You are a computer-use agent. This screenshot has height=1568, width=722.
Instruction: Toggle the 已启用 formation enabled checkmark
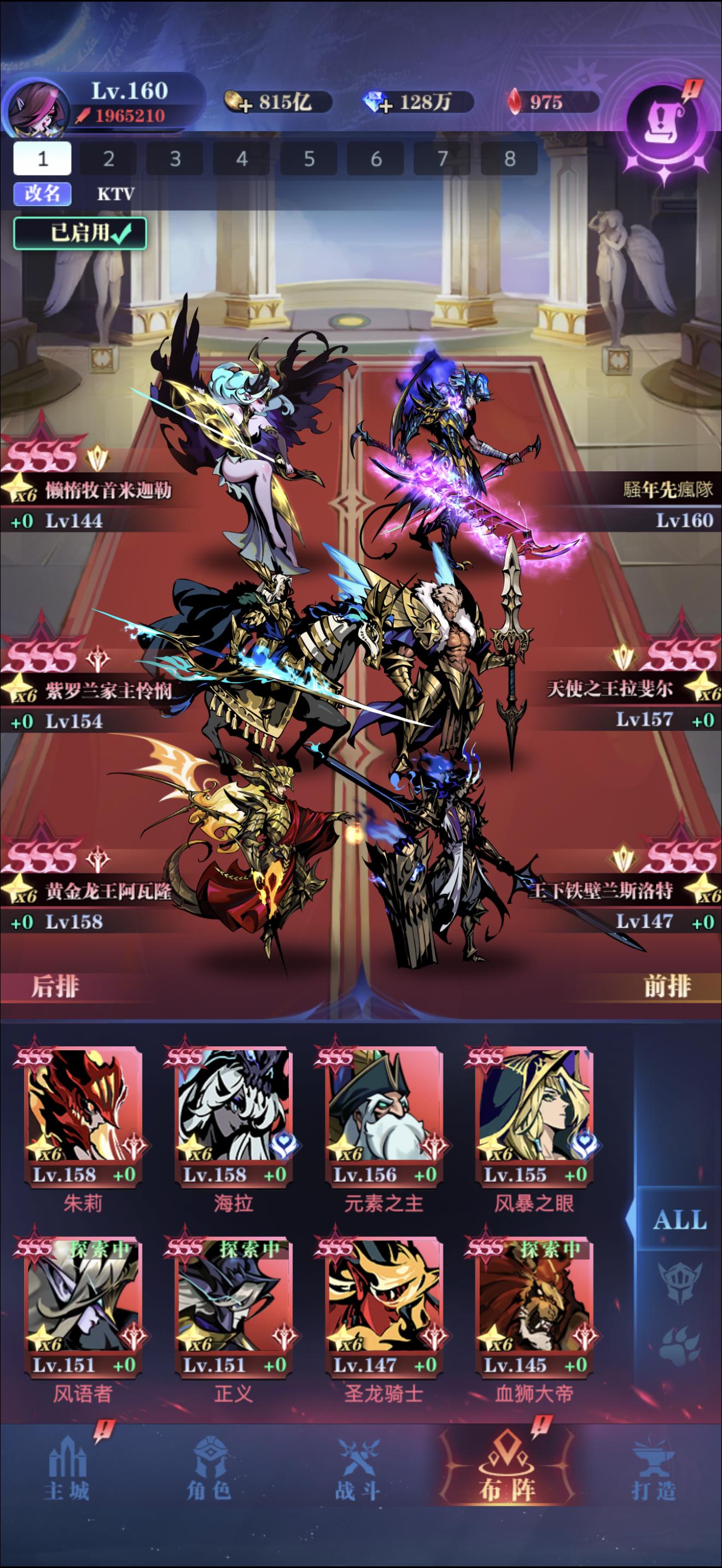coord(81,233)
